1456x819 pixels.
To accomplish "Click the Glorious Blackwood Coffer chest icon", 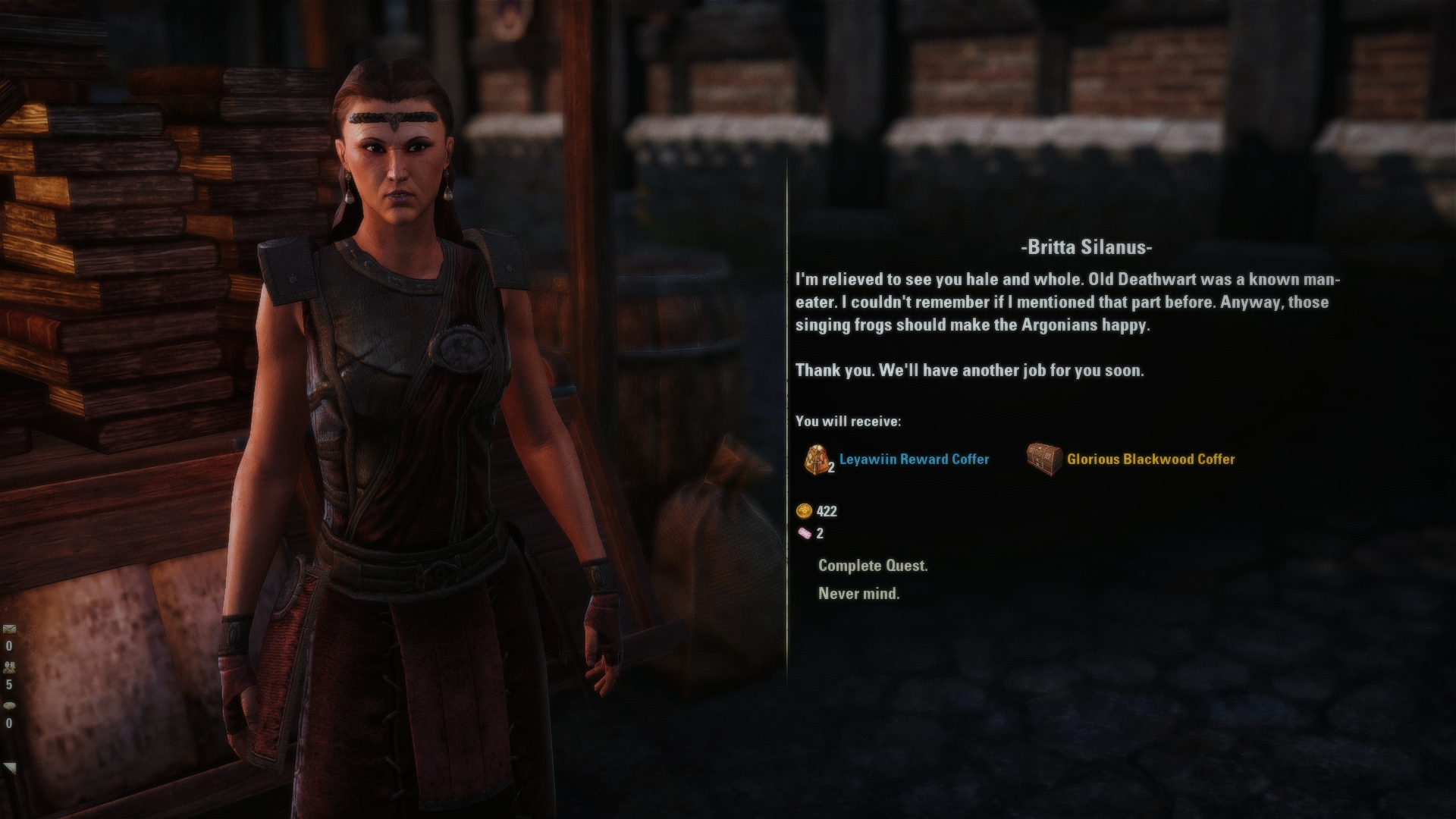I will click(1045, 458).
